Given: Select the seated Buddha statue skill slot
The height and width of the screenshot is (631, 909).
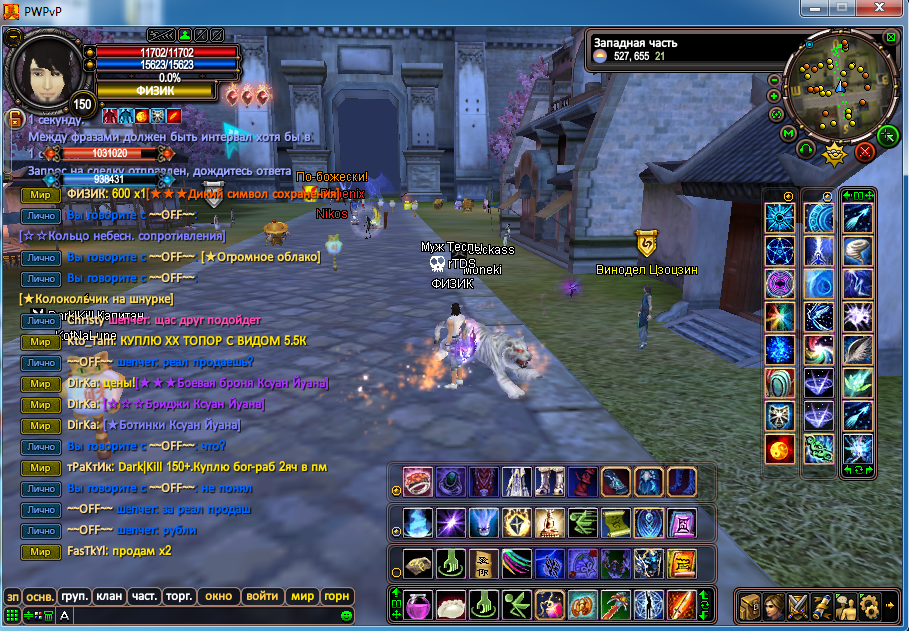Looking at the screenshot, I should pos(550,522).
